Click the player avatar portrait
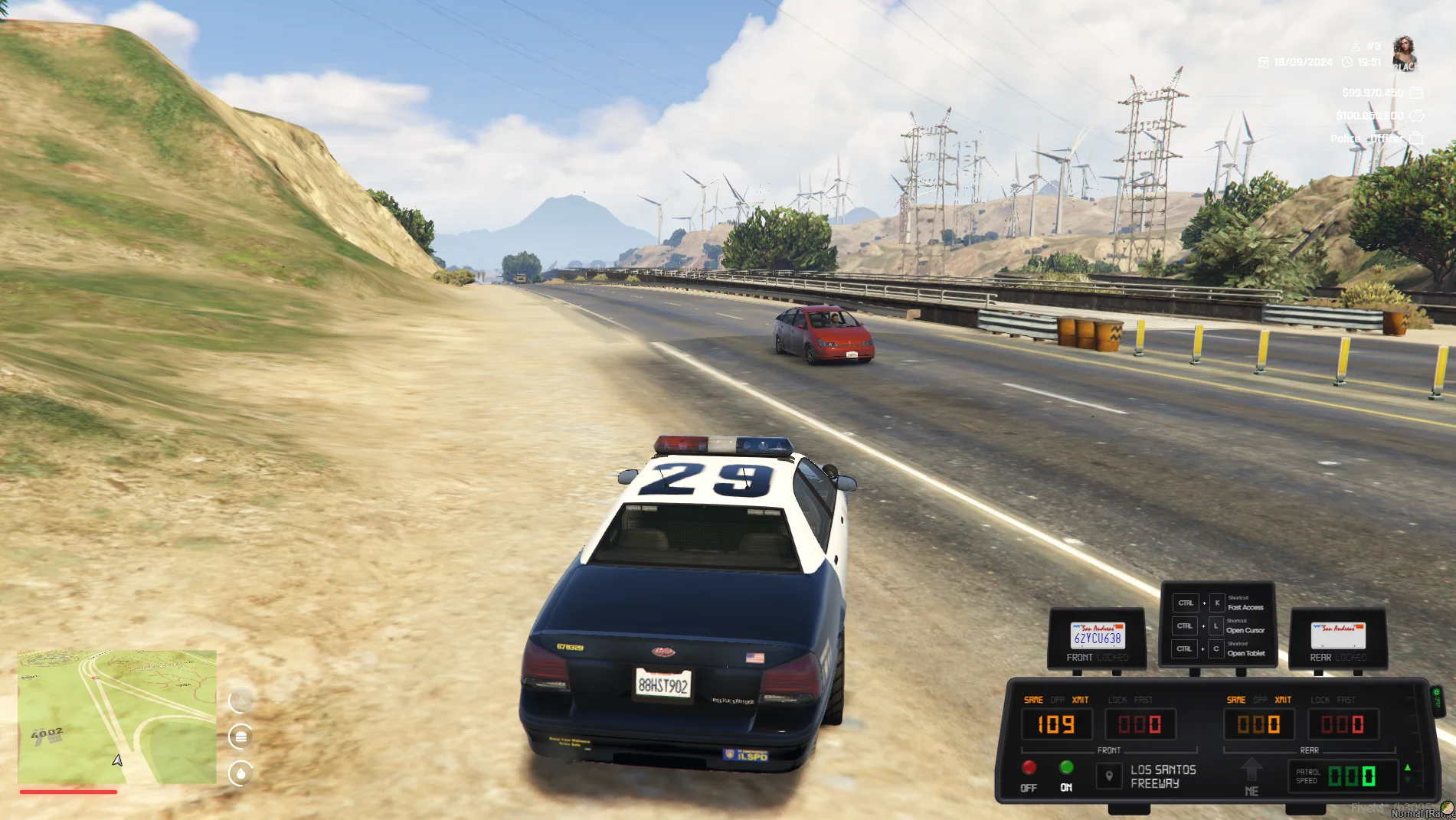Viewport: 1456px width, 820px height. pos(1404,52)
